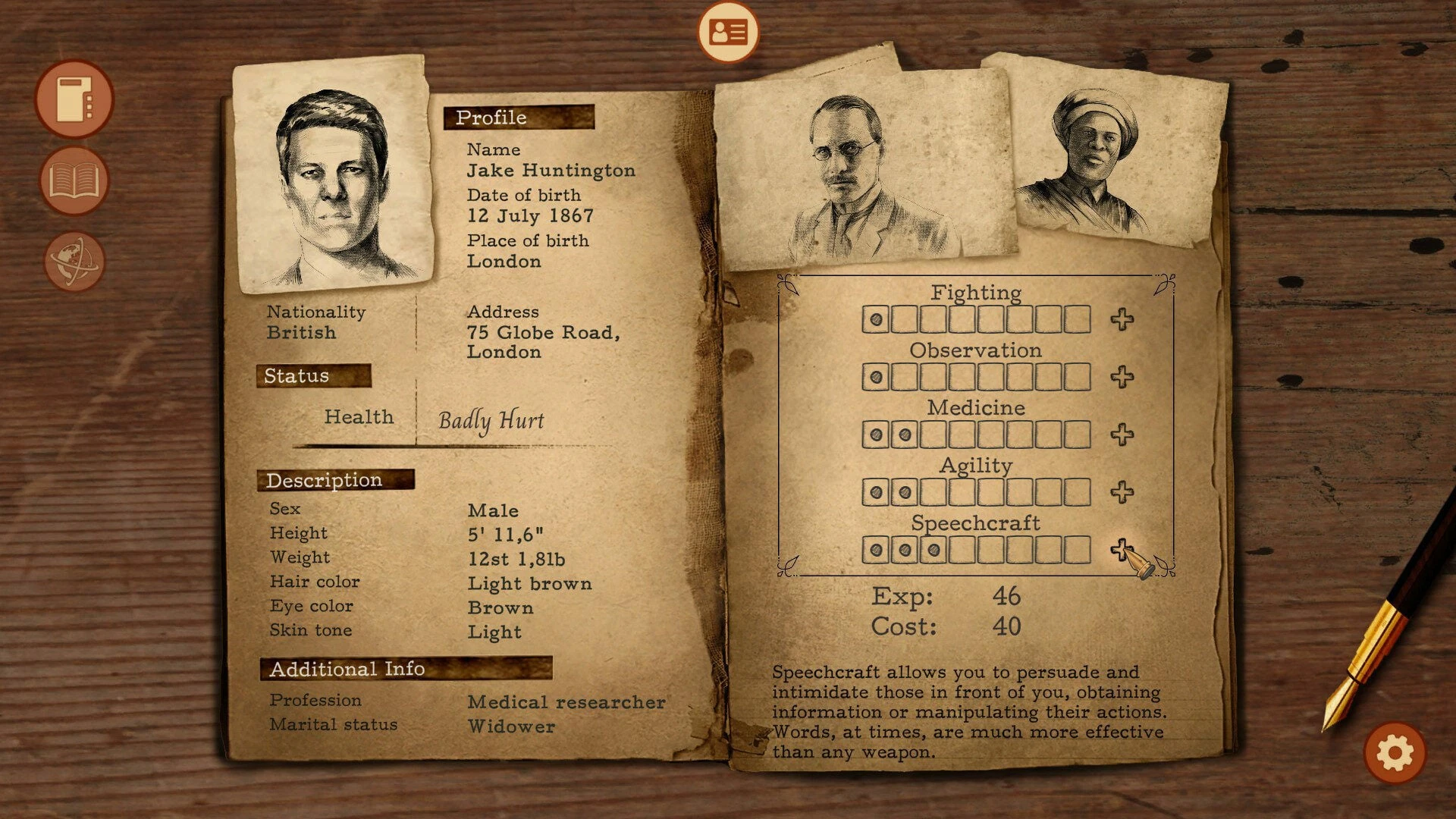Increase the Fighting skill with its plus
The height and width of the screenshot is (819, 1456).
(x=1122, y=319)
